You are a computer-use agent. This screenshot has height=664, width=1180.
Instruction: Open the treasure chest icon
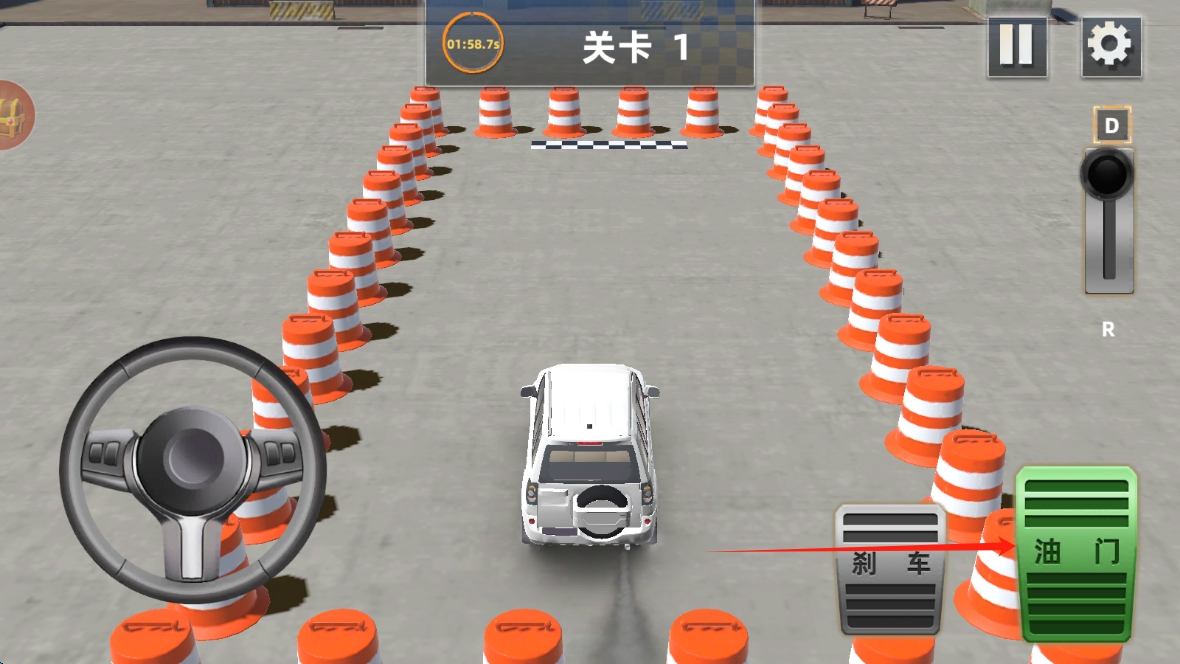(x=14, y=114)
